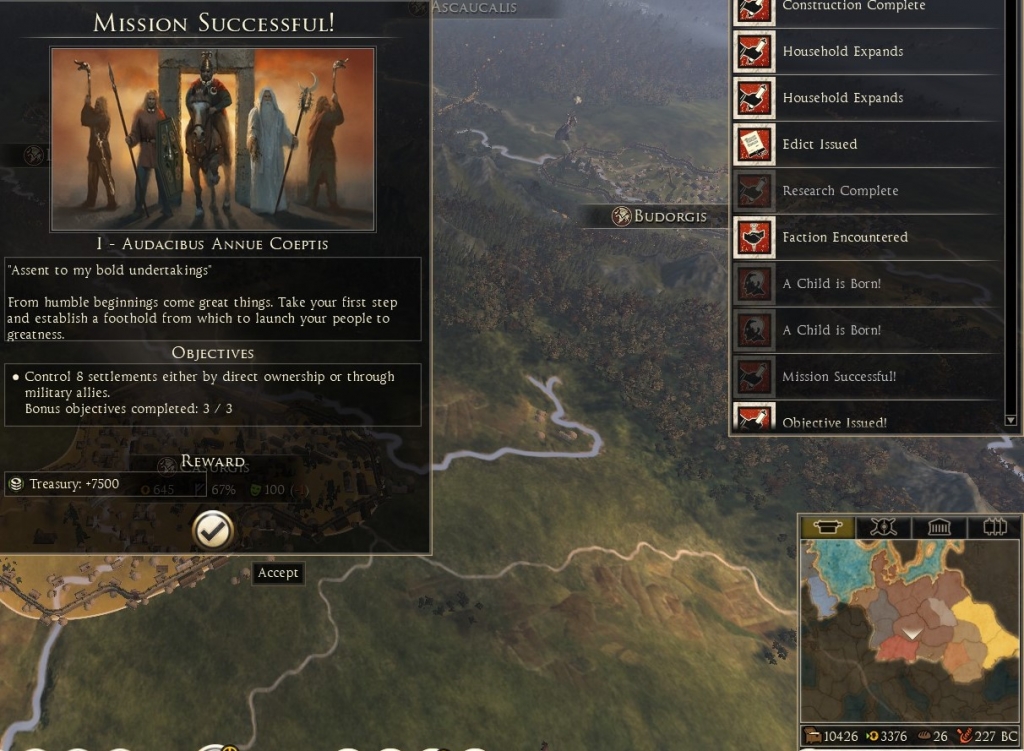Select the scroll-shaped minimap tab
Viewport: 1024px width, 751px height.
(x=829, y=527)
